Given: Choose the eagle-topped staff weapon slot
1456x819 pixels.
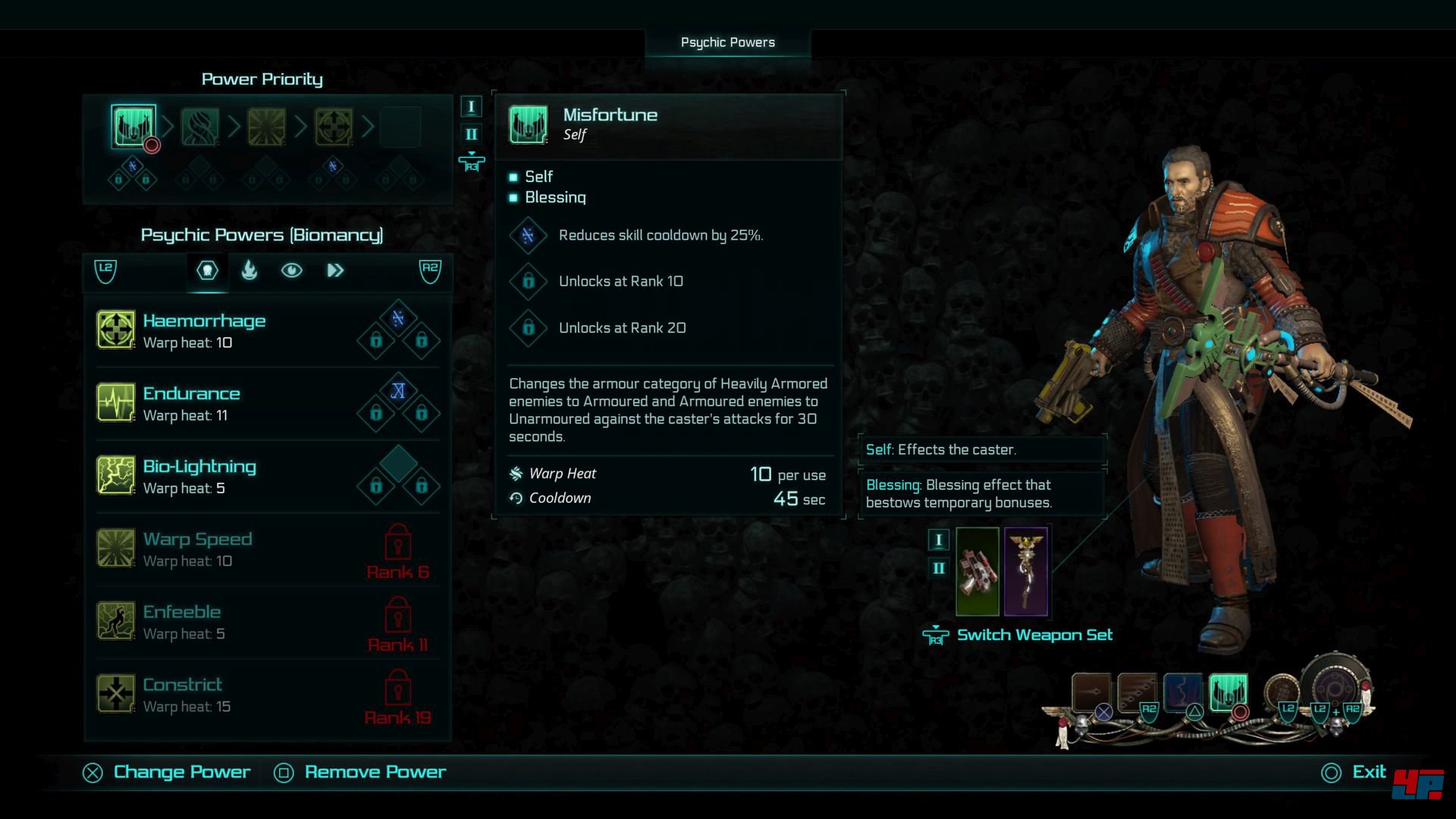Looking at the screenshot, I should (x=1026, y=572).
